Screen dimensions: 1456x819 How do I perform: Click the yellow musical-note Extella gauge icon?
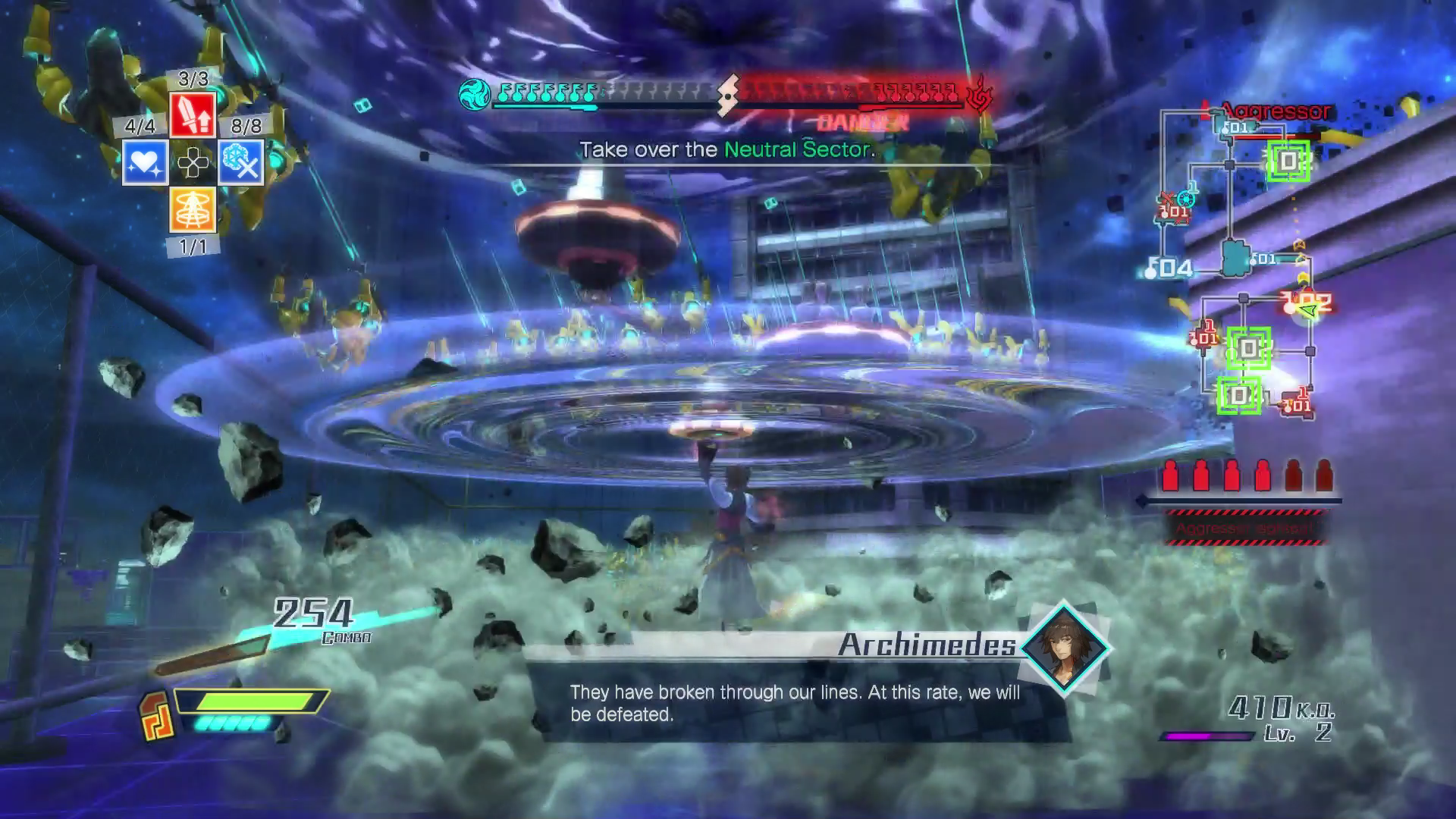pos(157,717)
